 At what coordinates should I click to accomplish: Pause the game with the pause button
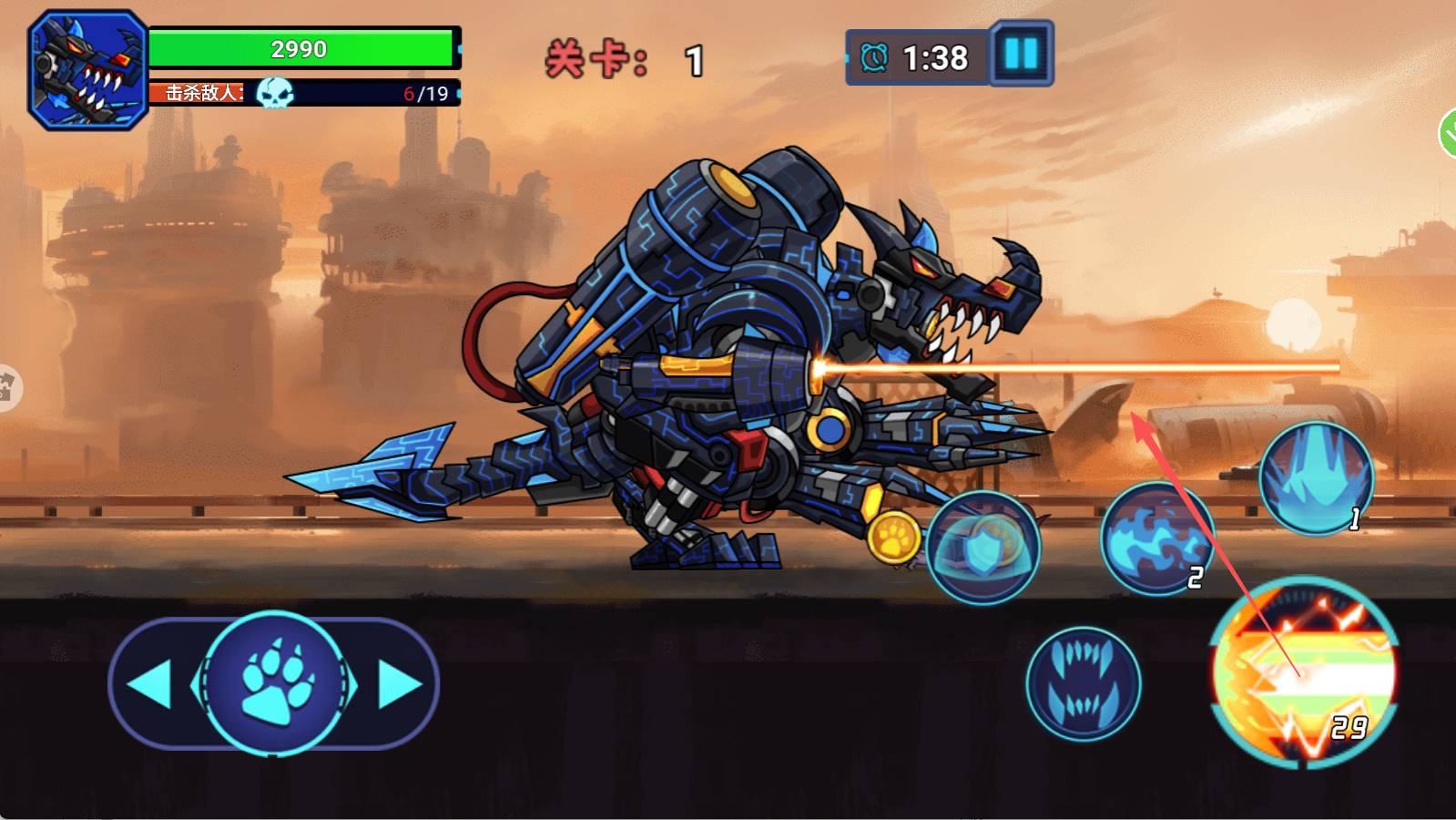pos(1021,55)
